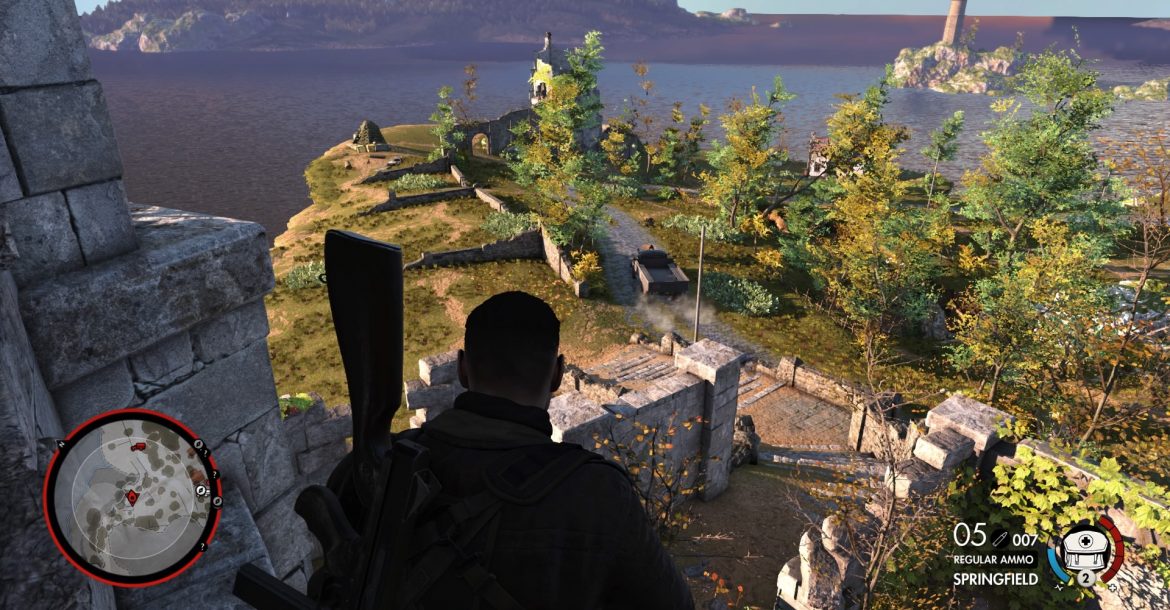The height and width of the screenshot is (610, 1170).
Task: Switch the Regular Ammo type label
Action: [995, 560]
